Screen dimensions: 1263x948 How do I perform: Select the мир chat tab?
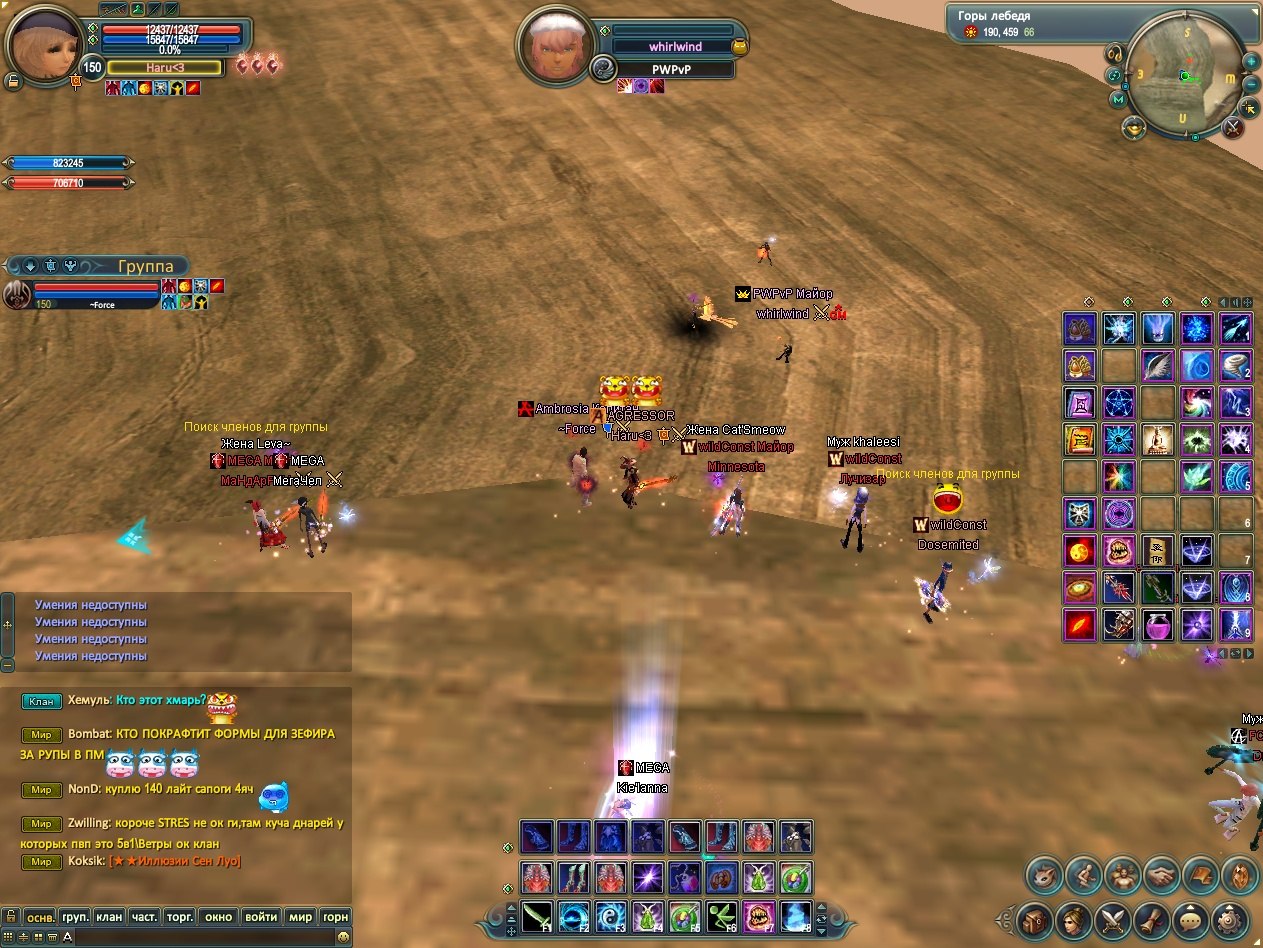point(300,916)
